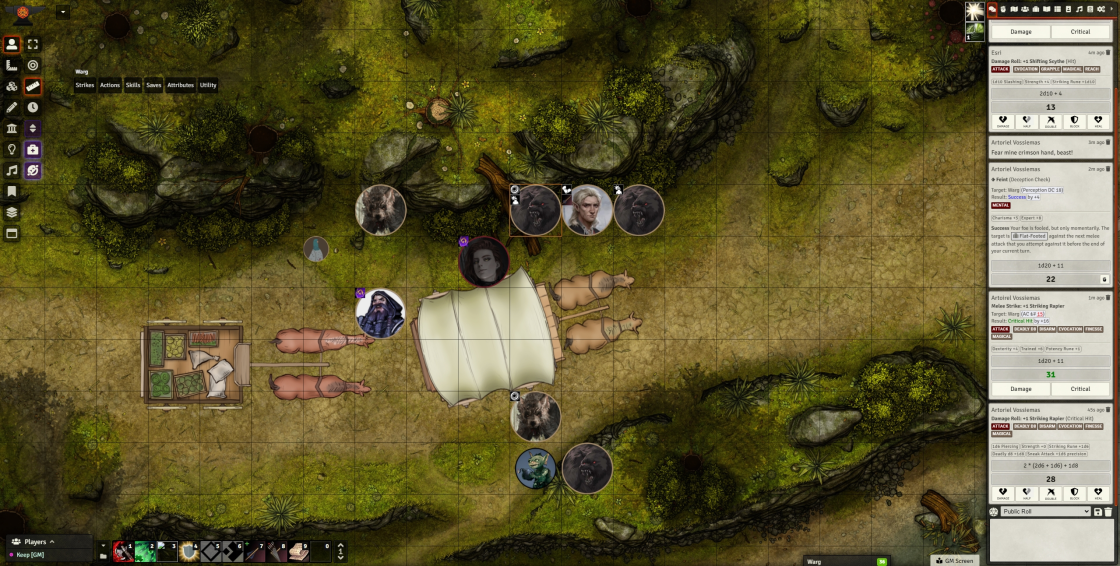The width and height of the screenshot is (1120, 566).
Task: Open the measurement ruler controls
Action: (12, 65)
